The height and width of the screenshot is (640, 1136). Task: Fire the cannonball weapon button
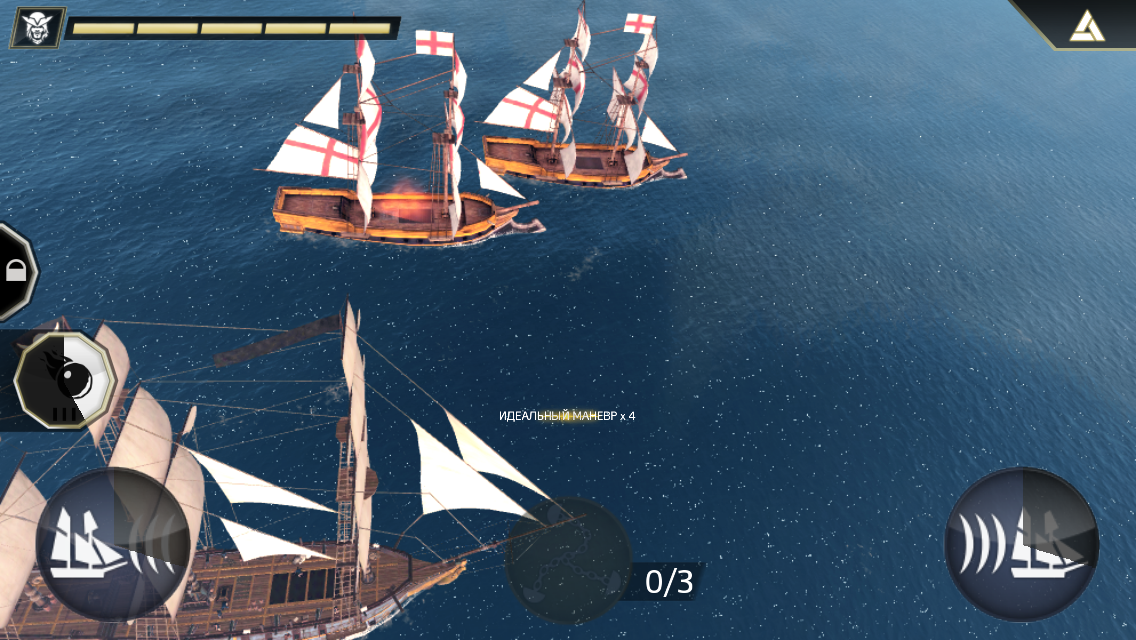point(65,380)
